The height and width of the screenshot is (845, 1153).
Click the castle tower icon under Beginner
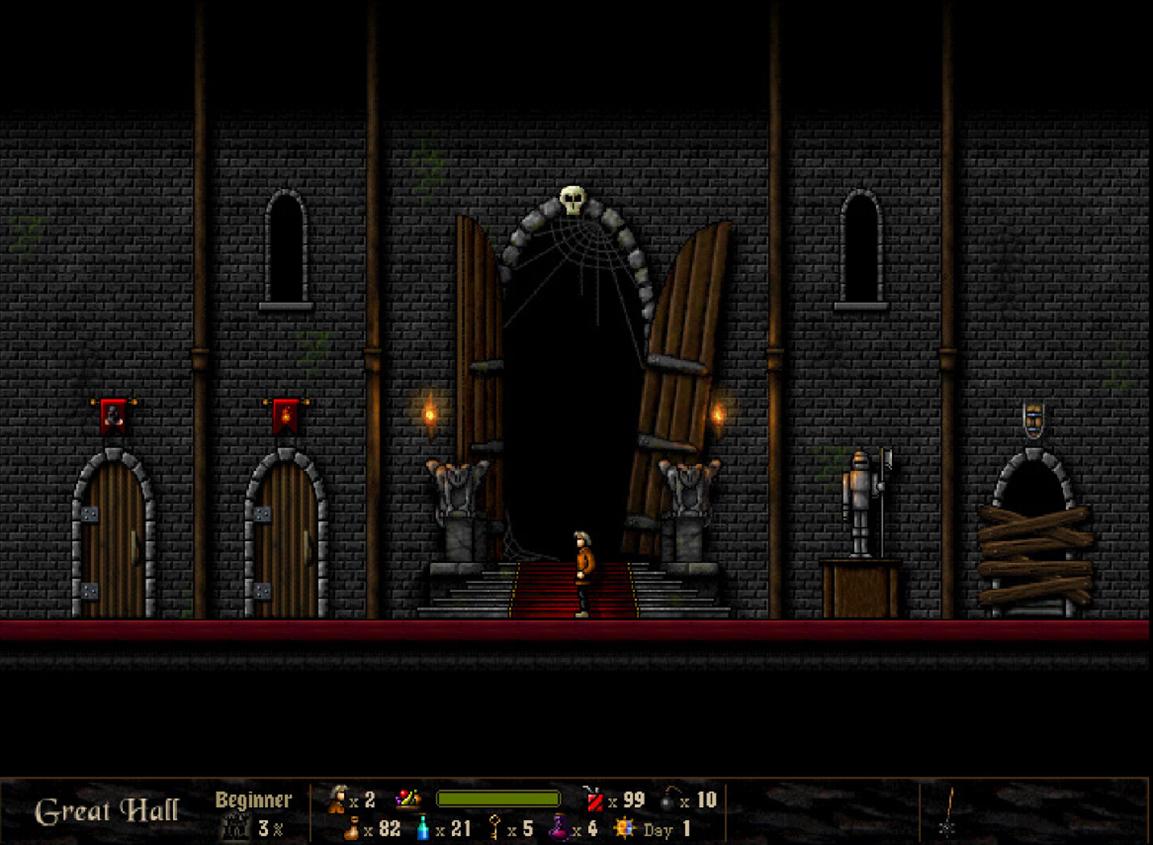[235, 828]
